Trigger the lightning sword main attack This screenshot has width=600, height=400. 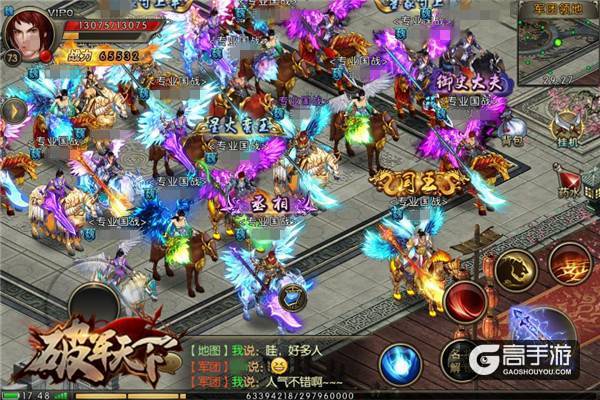[x=538, y=331]
